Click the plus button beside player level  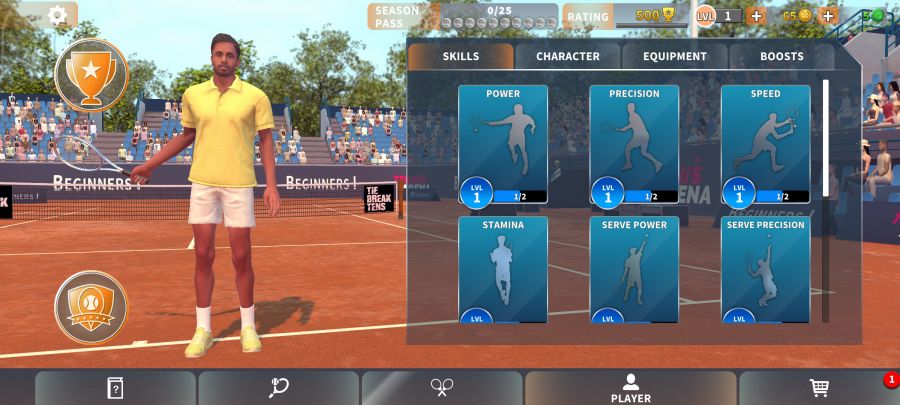pos(756,16)
